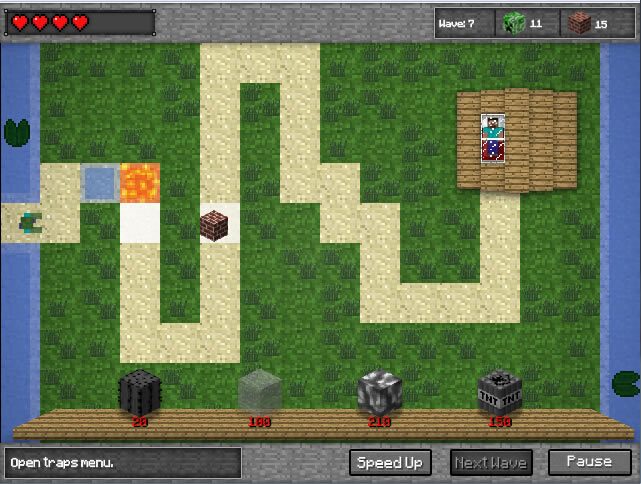Start the Next Wave

[x=491, y=462]
